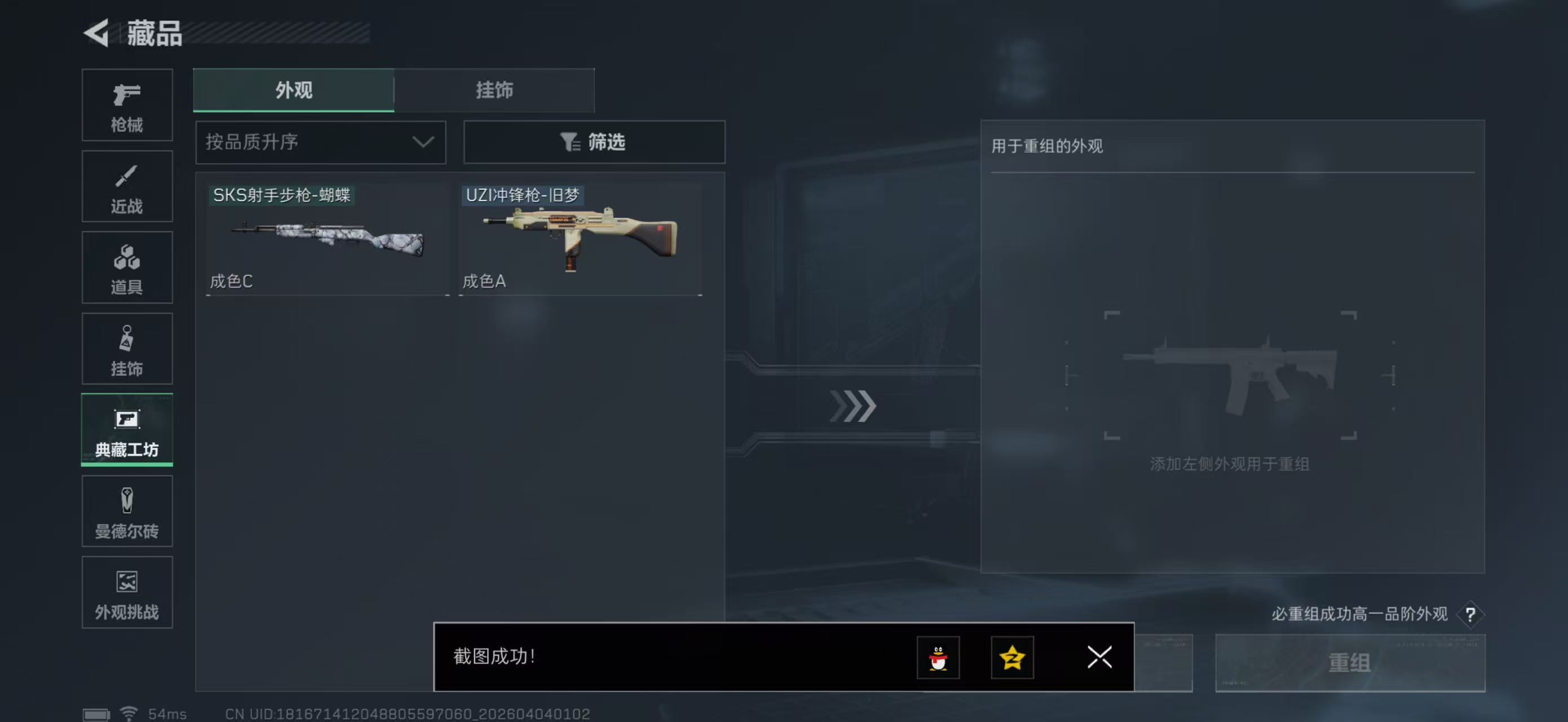1568x722 pixels.
Task: Switch to the 挂饰 tab
Action: point(494,90)
